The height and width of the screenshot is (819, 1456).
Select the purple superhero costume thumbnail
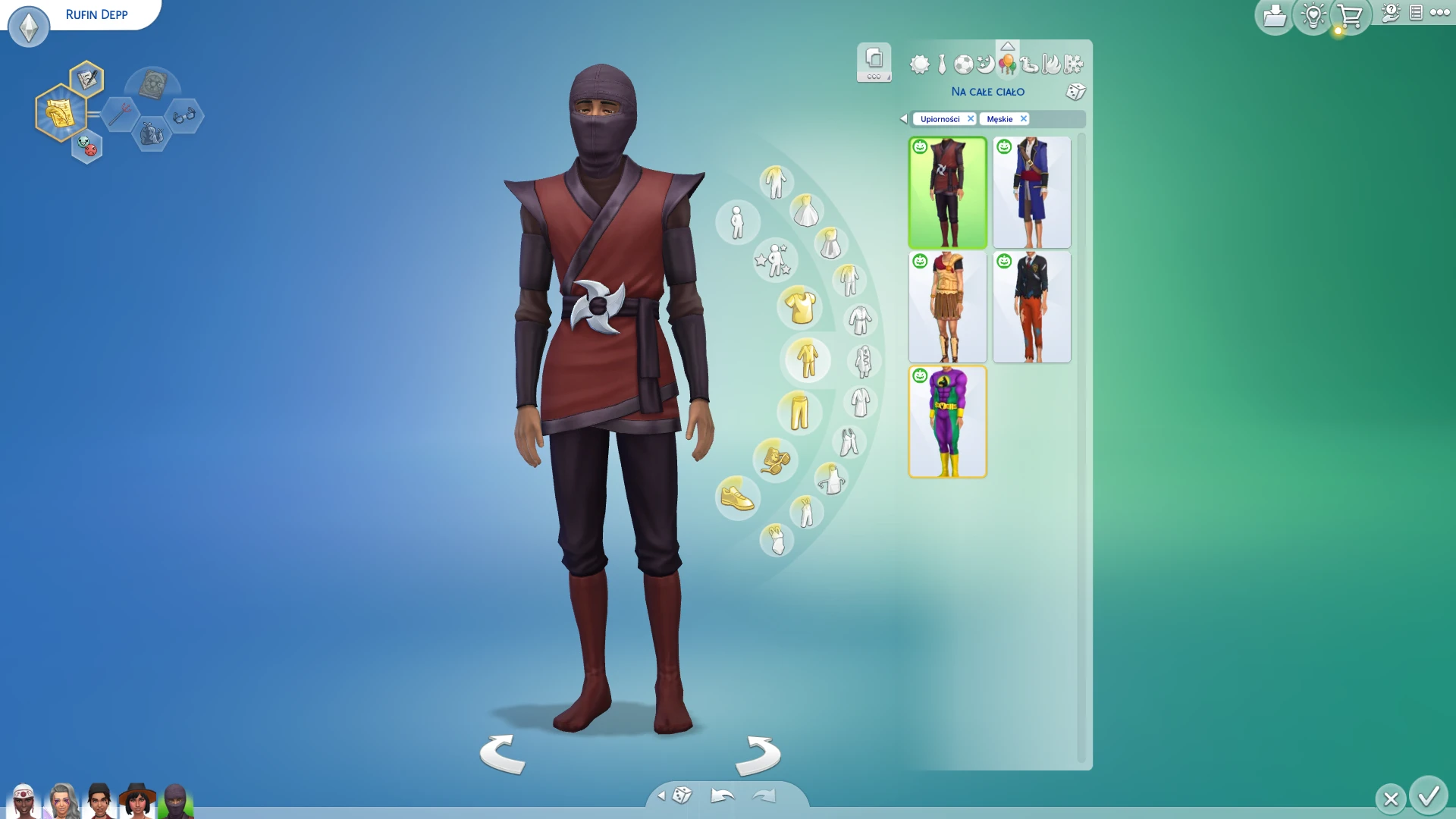[947, 421]
